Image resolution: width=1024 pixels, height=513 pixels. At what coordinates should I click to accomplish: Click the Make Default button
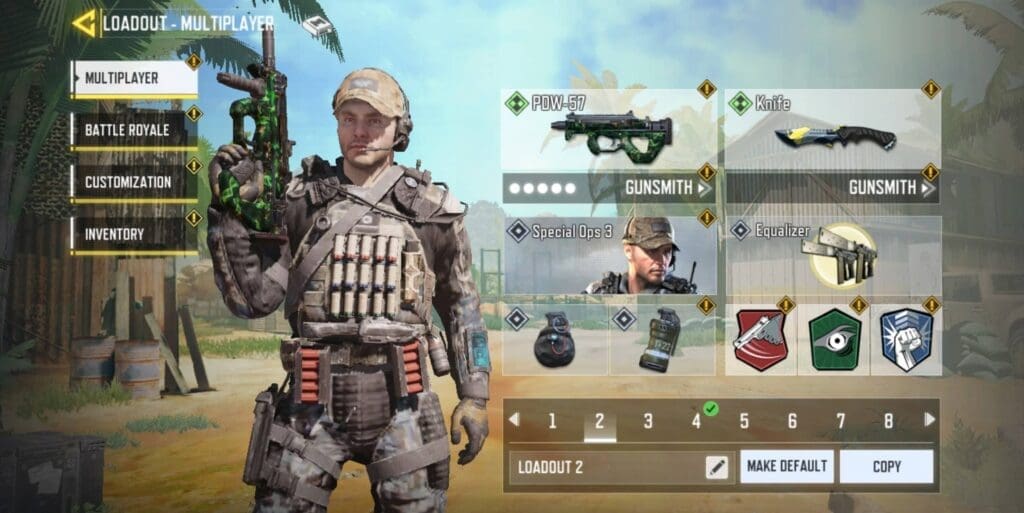coord(786,466)
